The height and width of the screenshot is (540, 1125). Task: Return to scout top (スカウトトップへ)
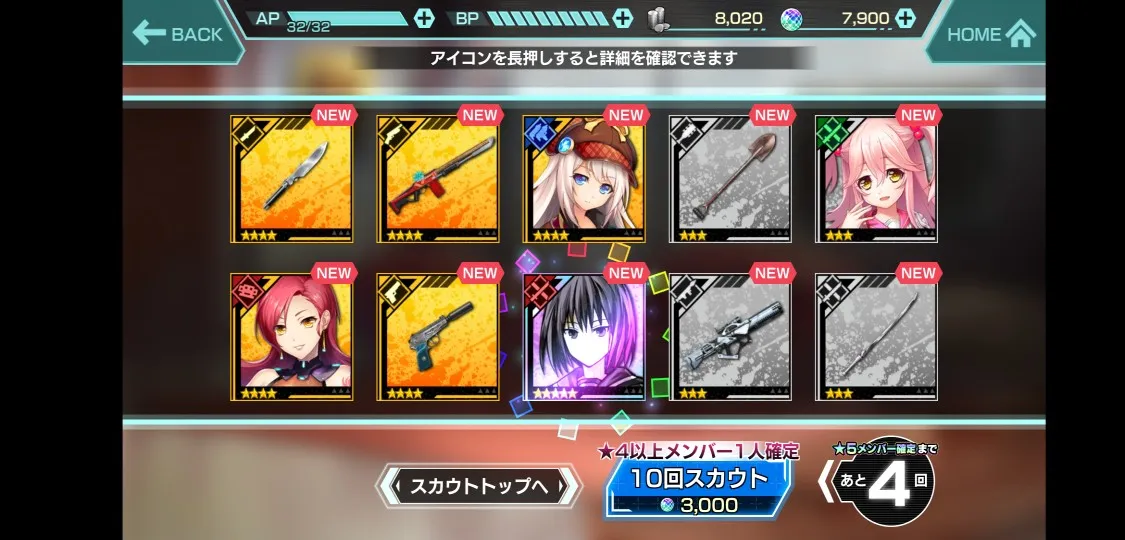[478, 487]
